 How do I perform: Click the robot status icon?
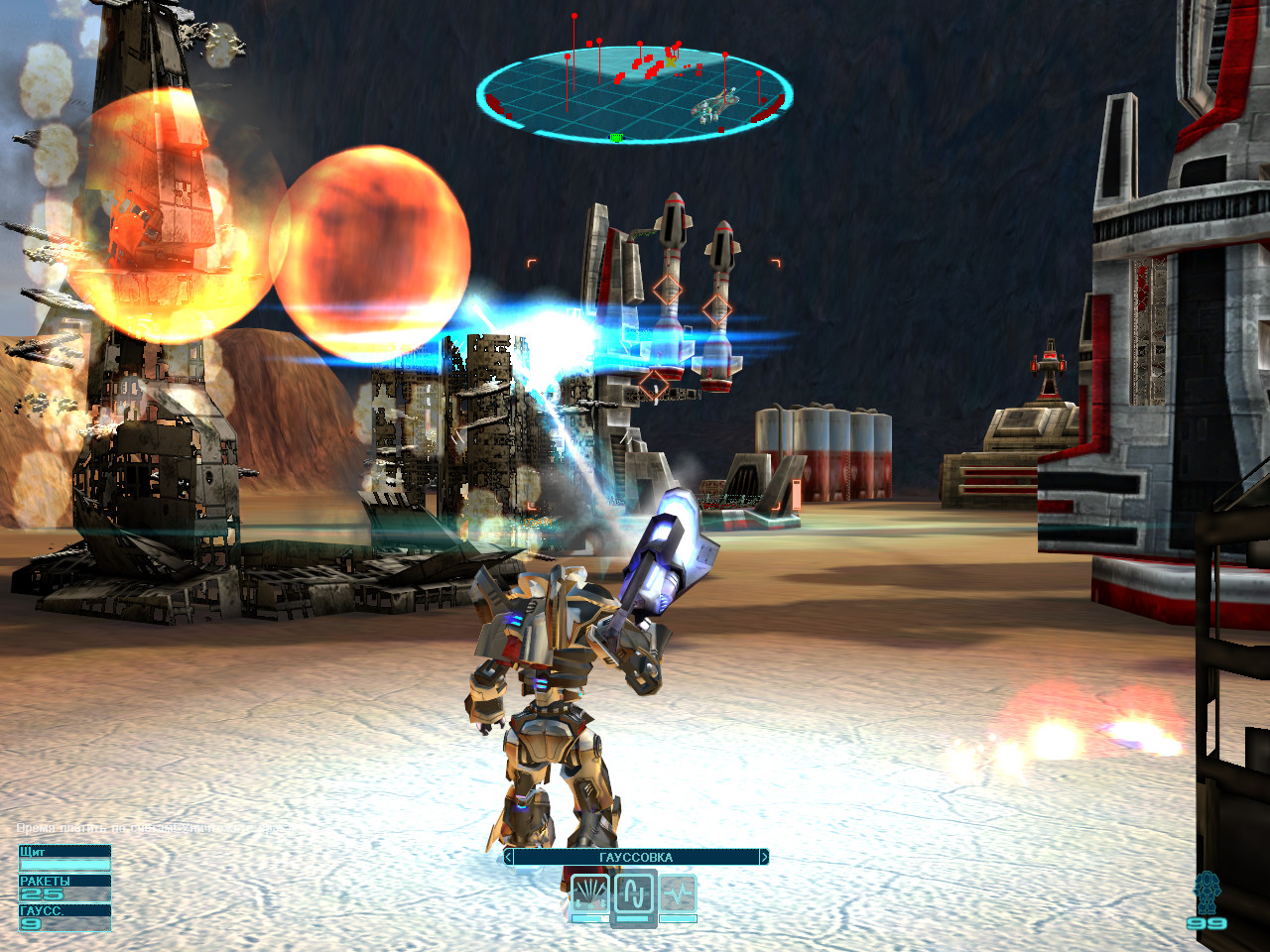(x=1206, y=892)
